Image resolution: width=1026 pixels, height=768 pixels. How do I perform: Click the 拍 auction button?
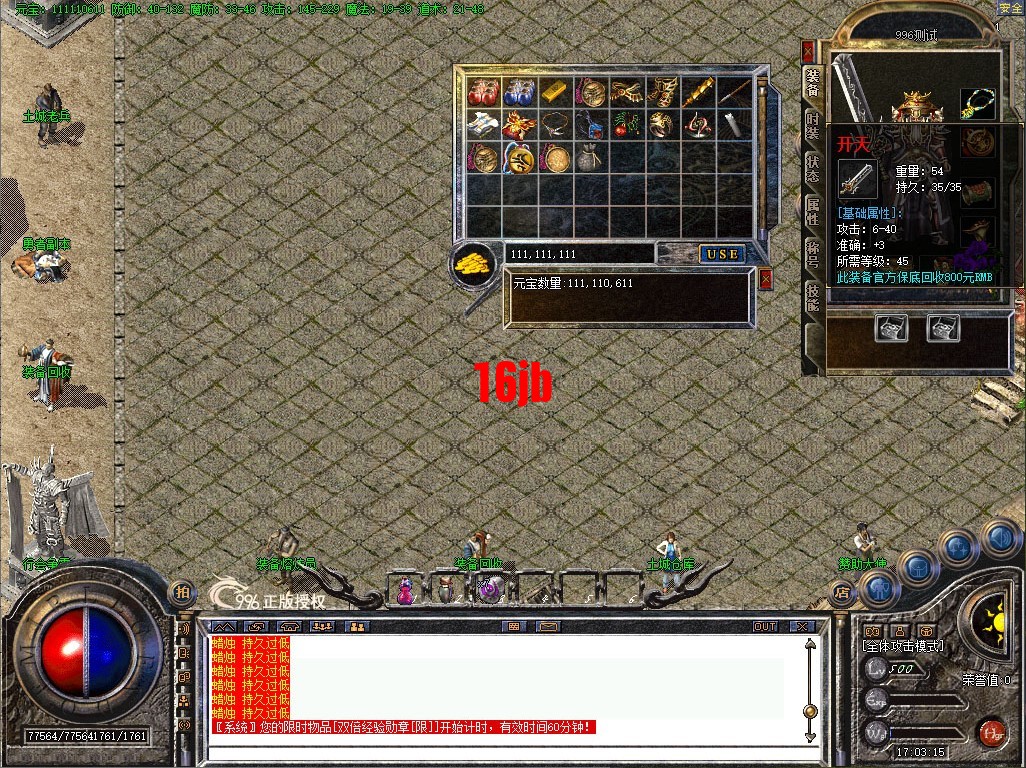182,591
